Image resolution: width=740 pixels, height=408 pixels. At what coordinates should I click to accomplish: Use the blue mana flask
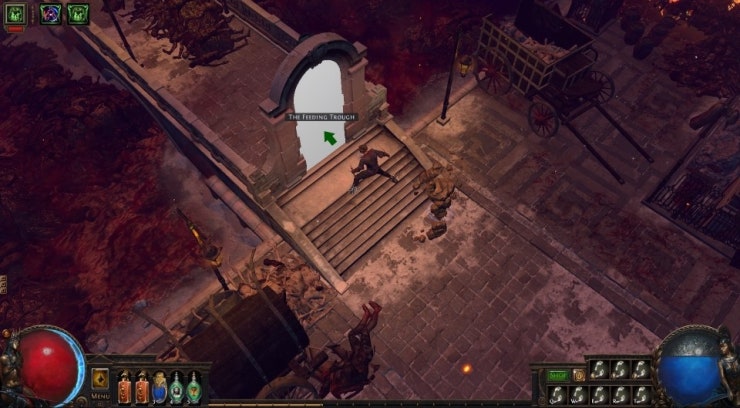point(159,386)
